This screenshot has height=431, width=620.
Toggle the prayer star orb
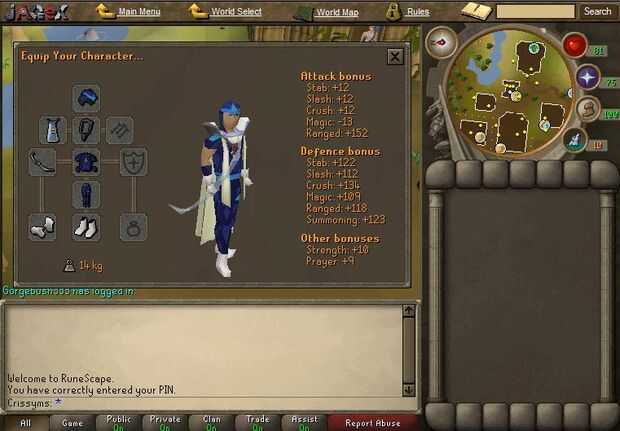tap(586, 77)
